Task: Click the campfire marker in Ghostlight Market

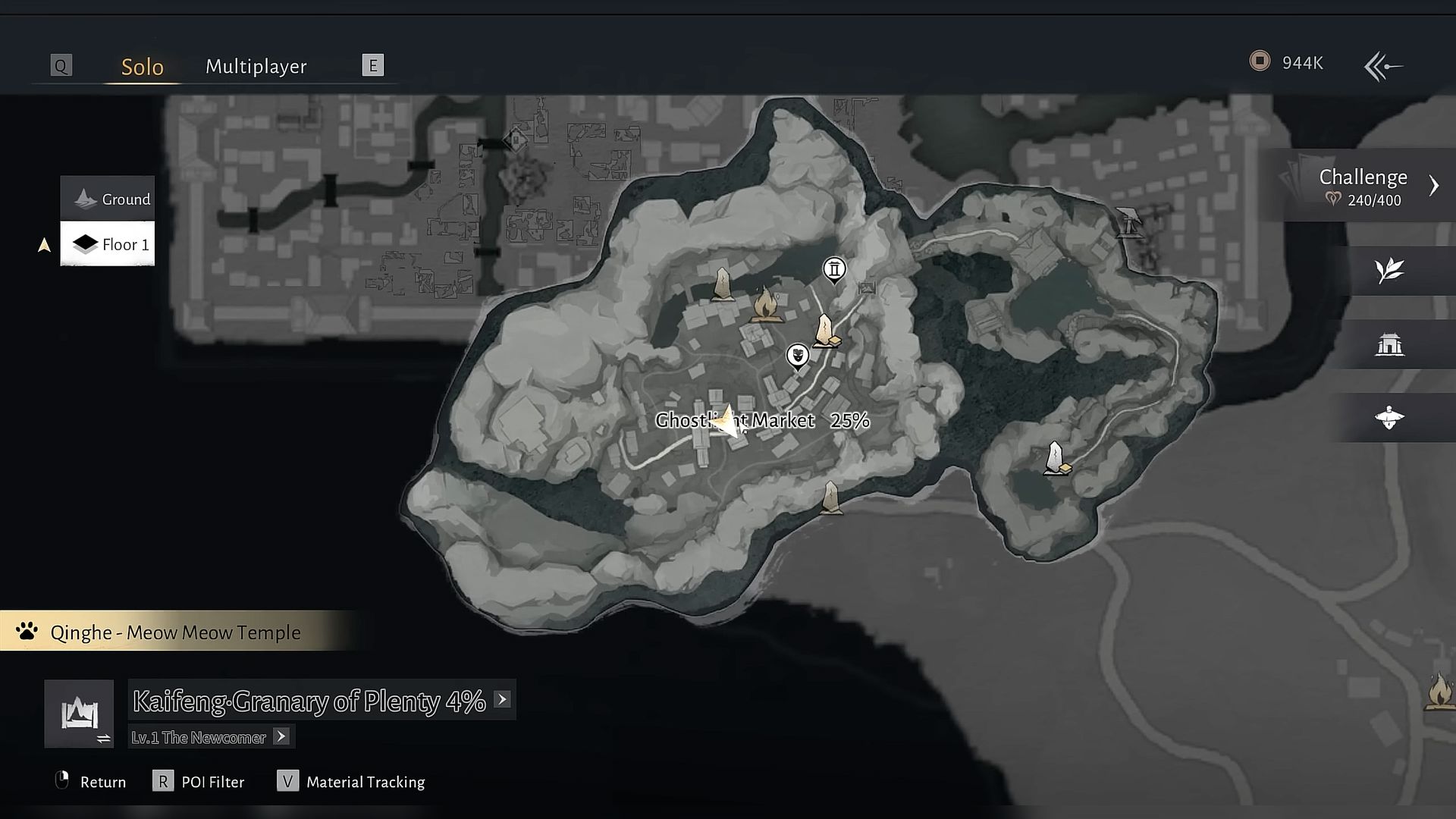Action: click(767, 306)
